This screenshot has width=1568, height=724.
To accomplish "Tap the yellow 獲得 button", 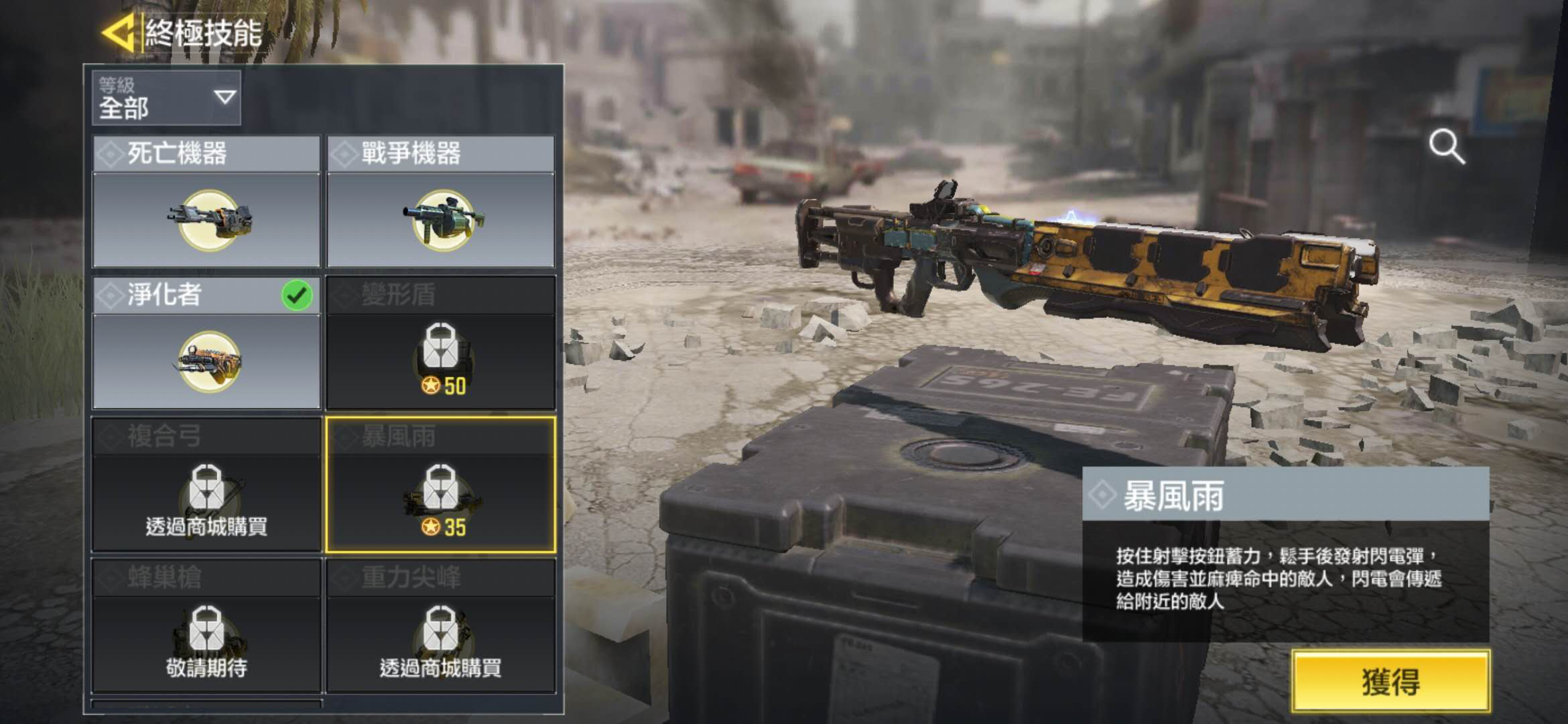I will [1390, 681].
